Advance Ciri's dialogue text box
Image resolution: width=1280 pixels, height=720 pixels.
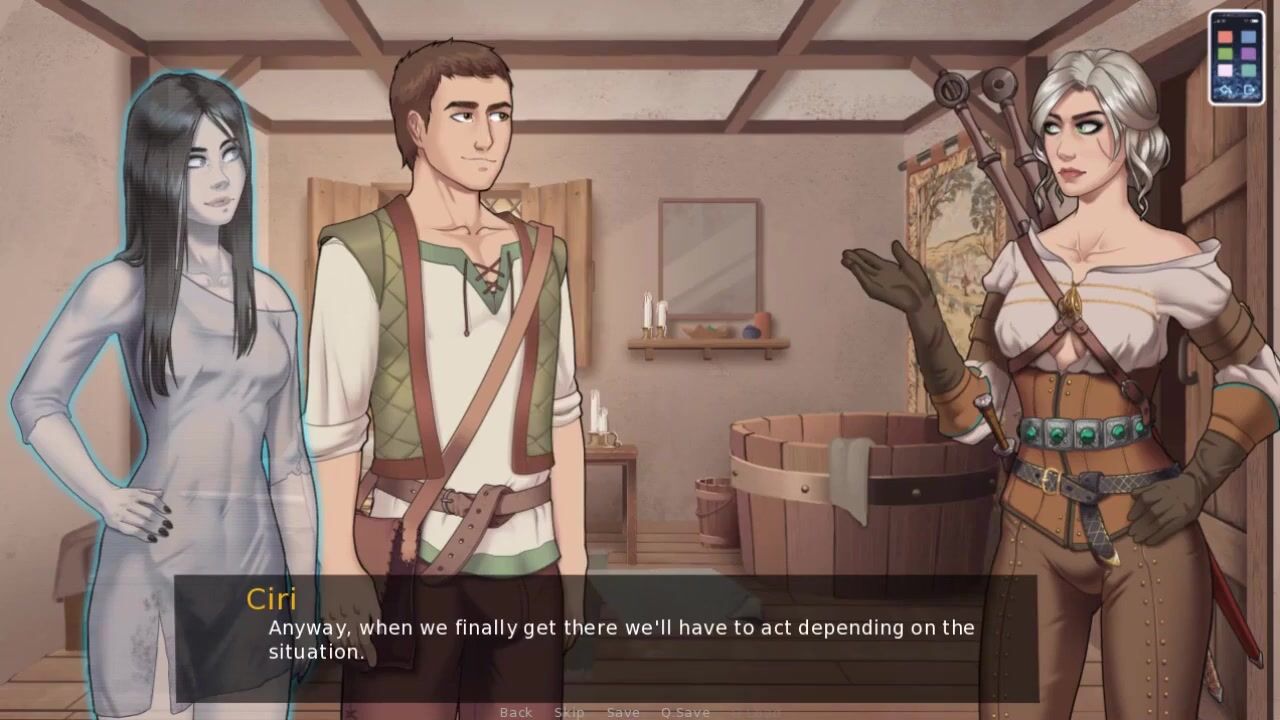point(620,640)
